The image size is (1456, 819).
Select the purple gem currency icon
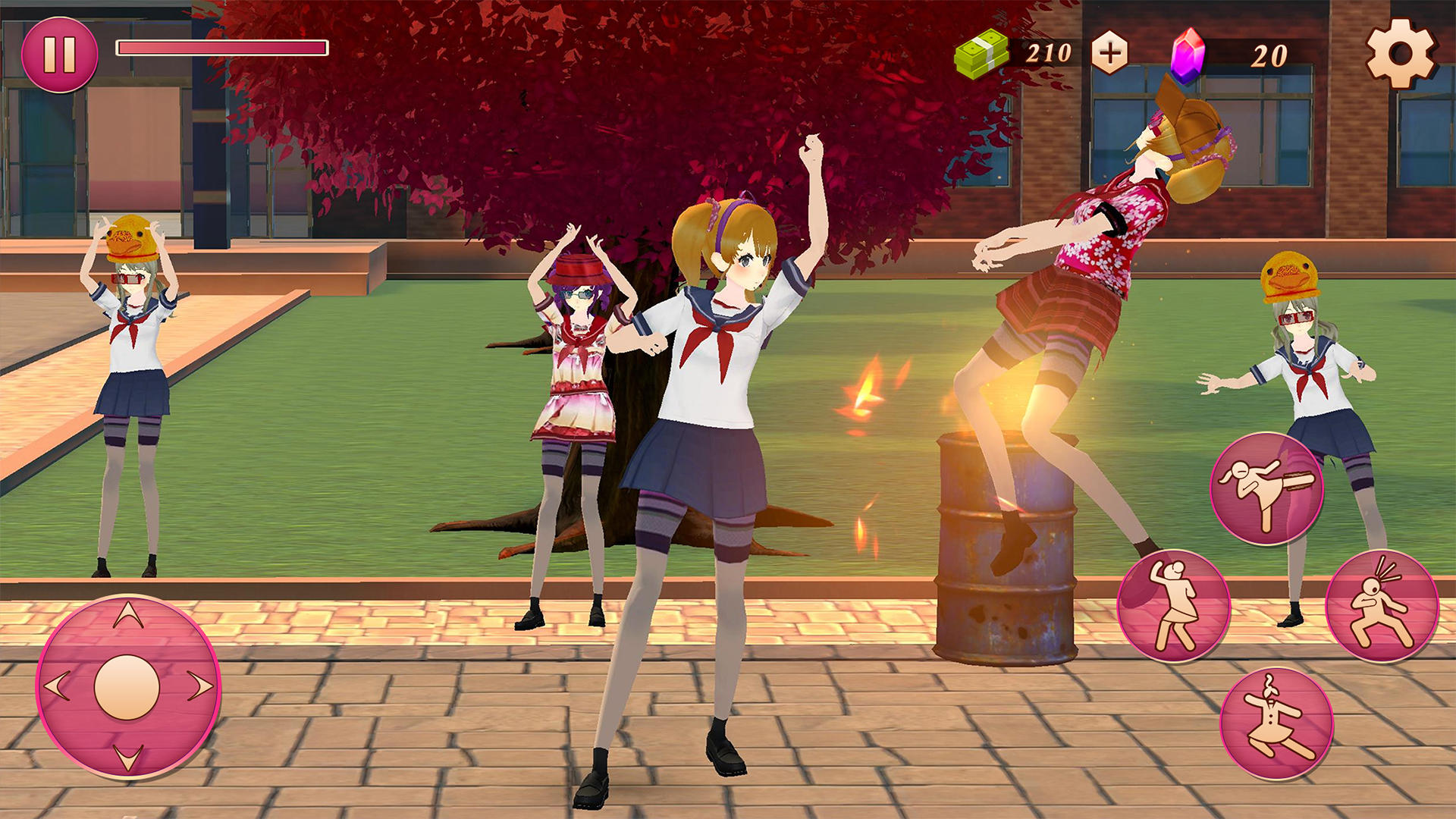(1187, 53)
